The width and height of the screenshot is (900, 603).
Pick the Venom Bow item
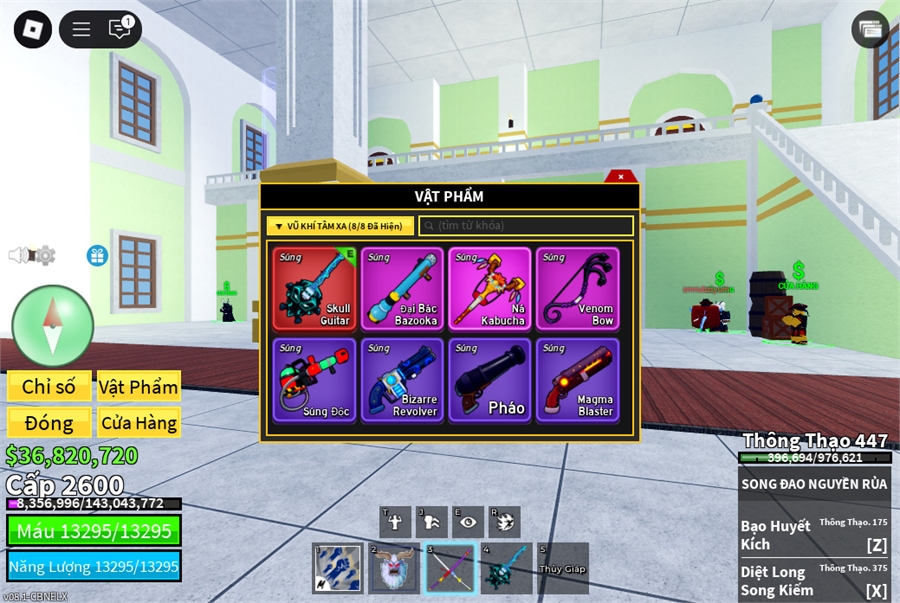[x=577, y=288]
